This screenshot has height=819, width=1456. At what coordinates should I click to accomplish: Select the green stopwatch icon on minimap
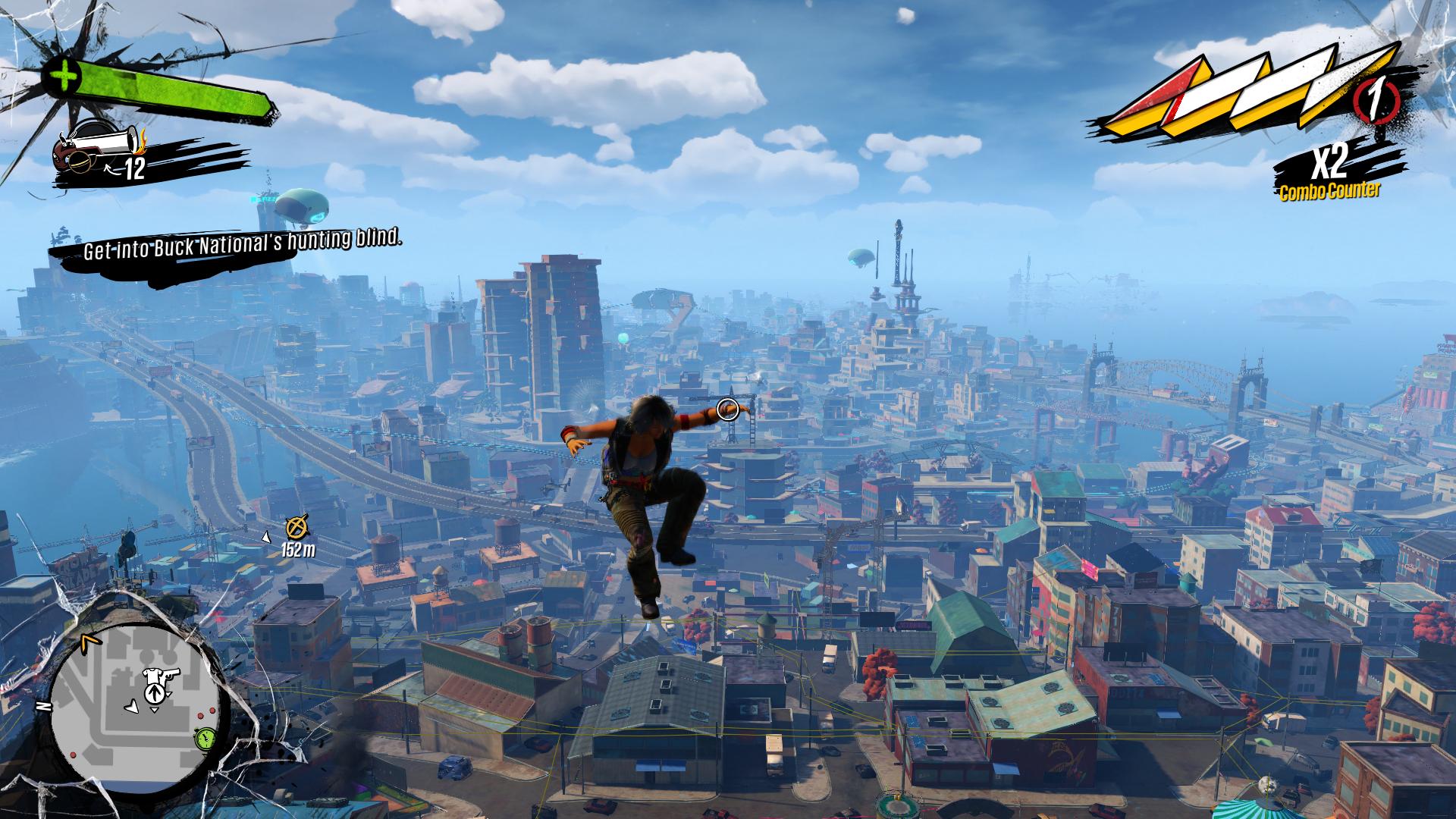click(203, 738)
